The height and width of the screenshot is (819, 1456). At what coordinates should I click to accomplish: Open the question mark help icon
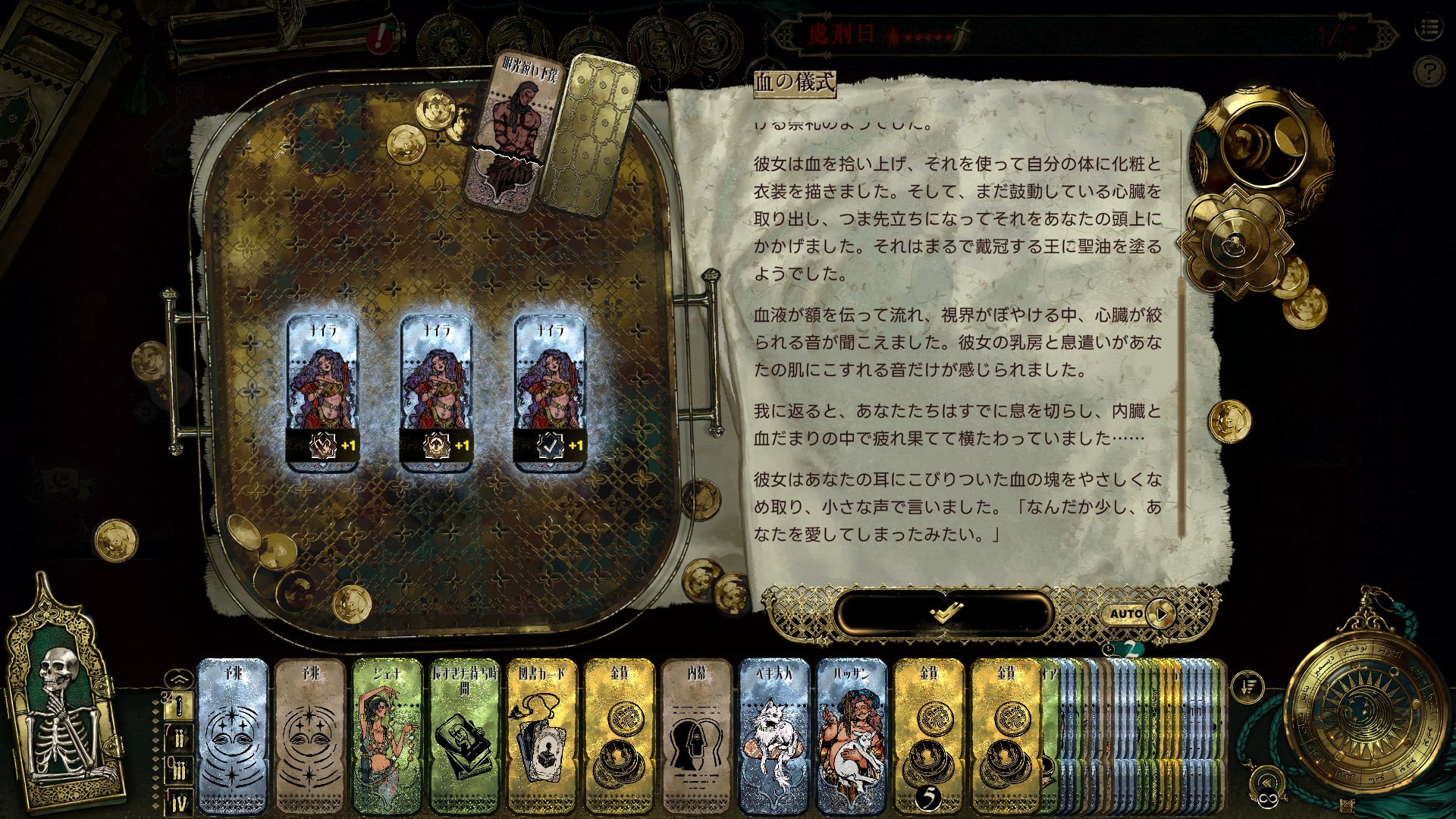[1431, 69]
